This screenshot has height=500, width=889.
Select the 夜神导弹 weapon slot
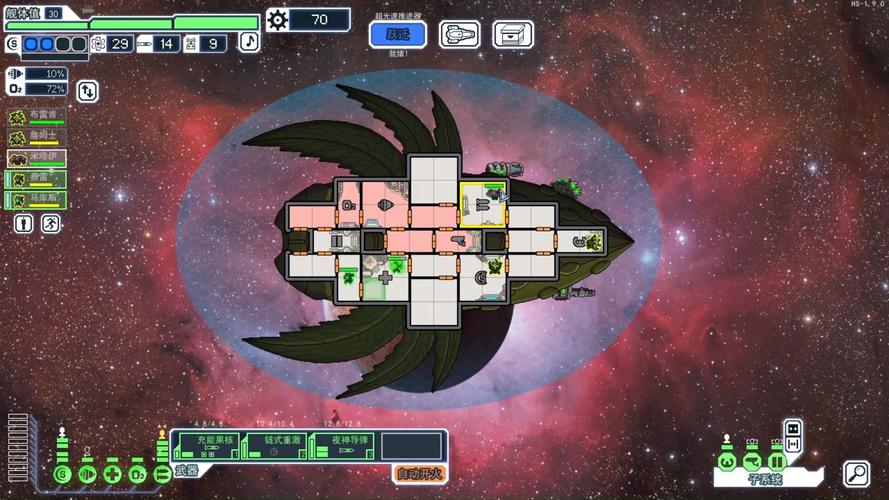tap(343, 446)
